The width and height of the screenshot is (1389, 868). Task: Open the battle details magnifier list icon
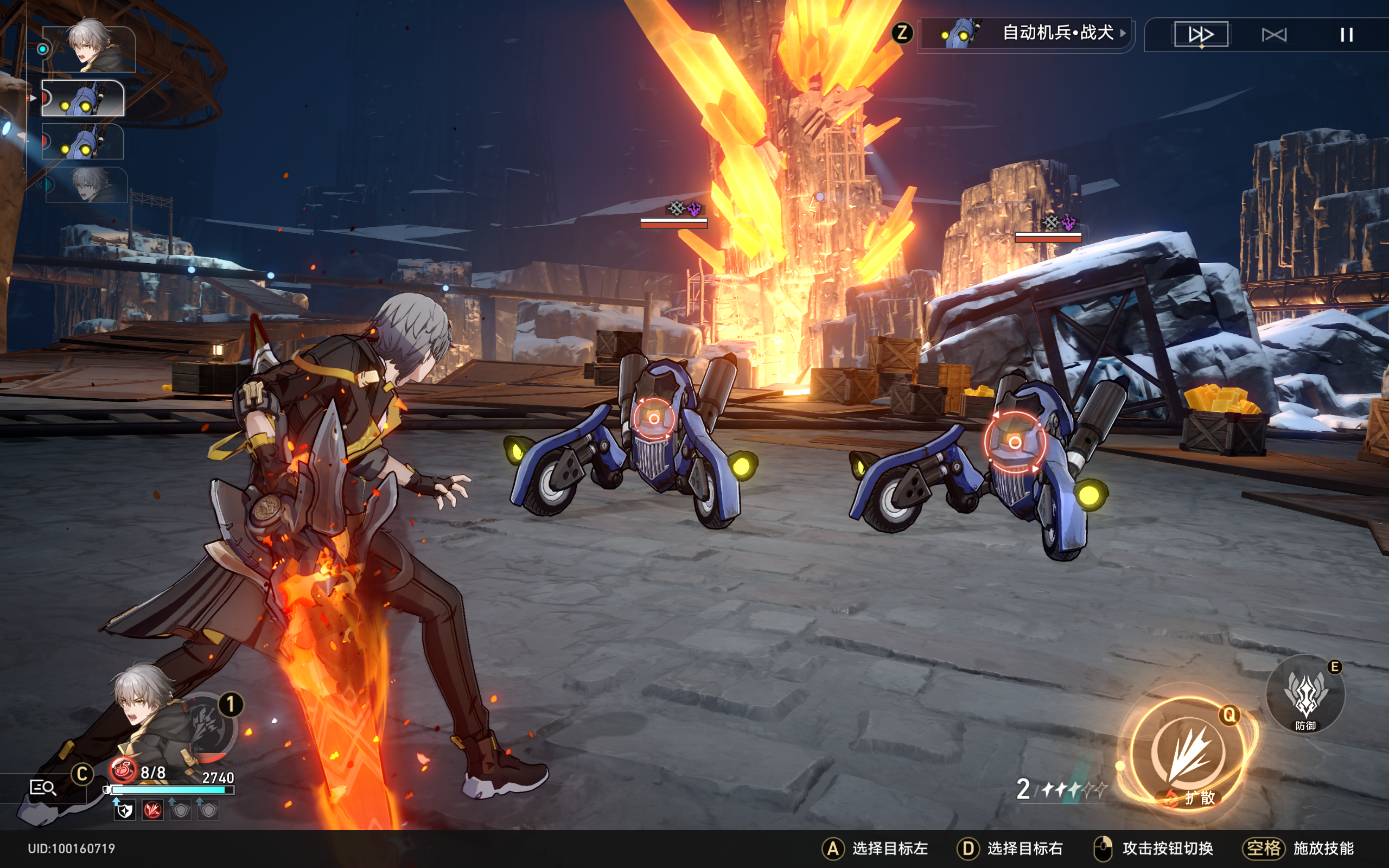pos(42,787)
